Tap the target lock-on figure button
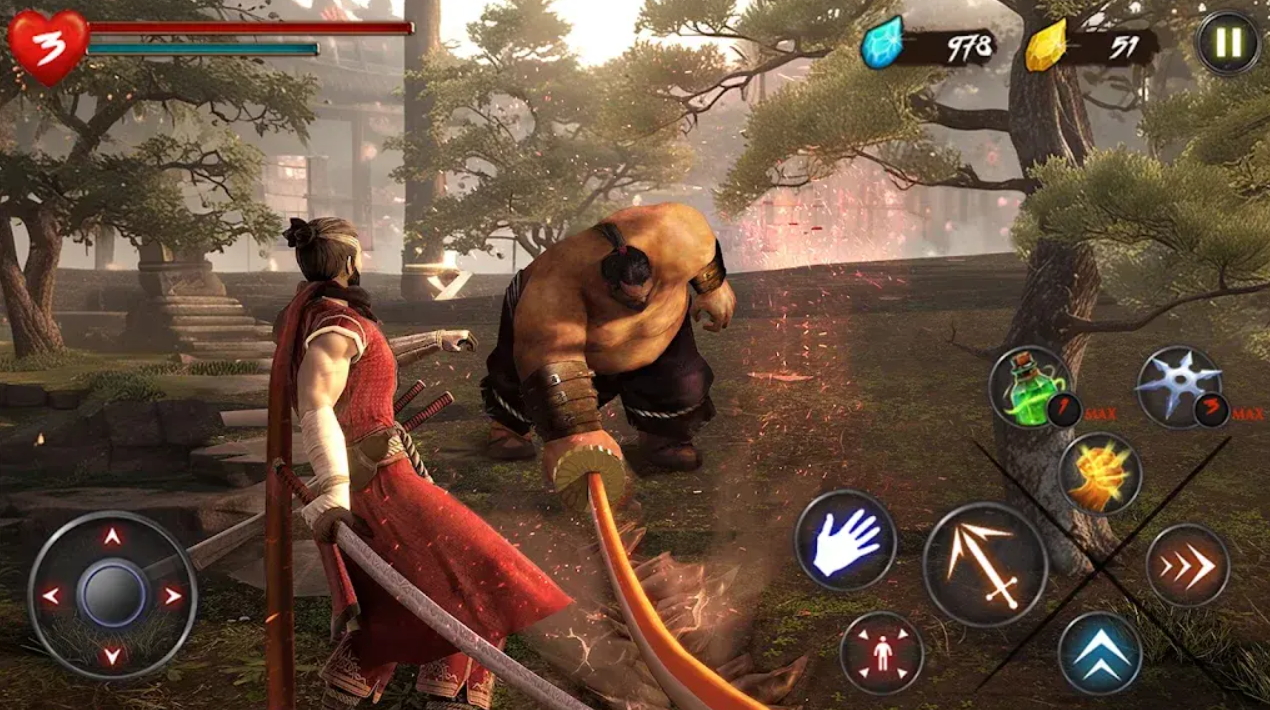This screenshot has height=710, width=1270. coord(881,652)
